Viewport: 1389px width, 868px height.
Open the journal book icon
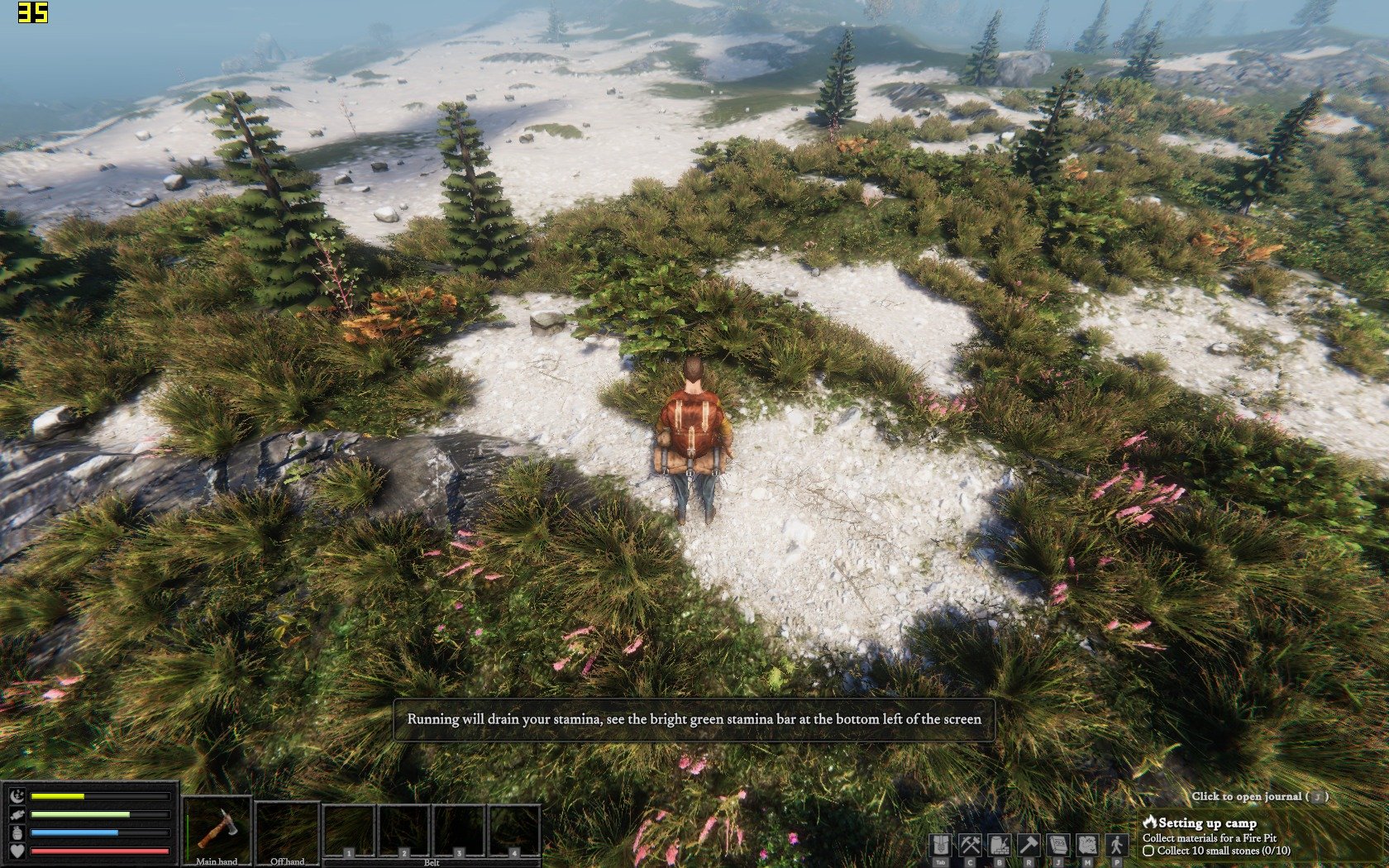click(x=1057, y=845)
